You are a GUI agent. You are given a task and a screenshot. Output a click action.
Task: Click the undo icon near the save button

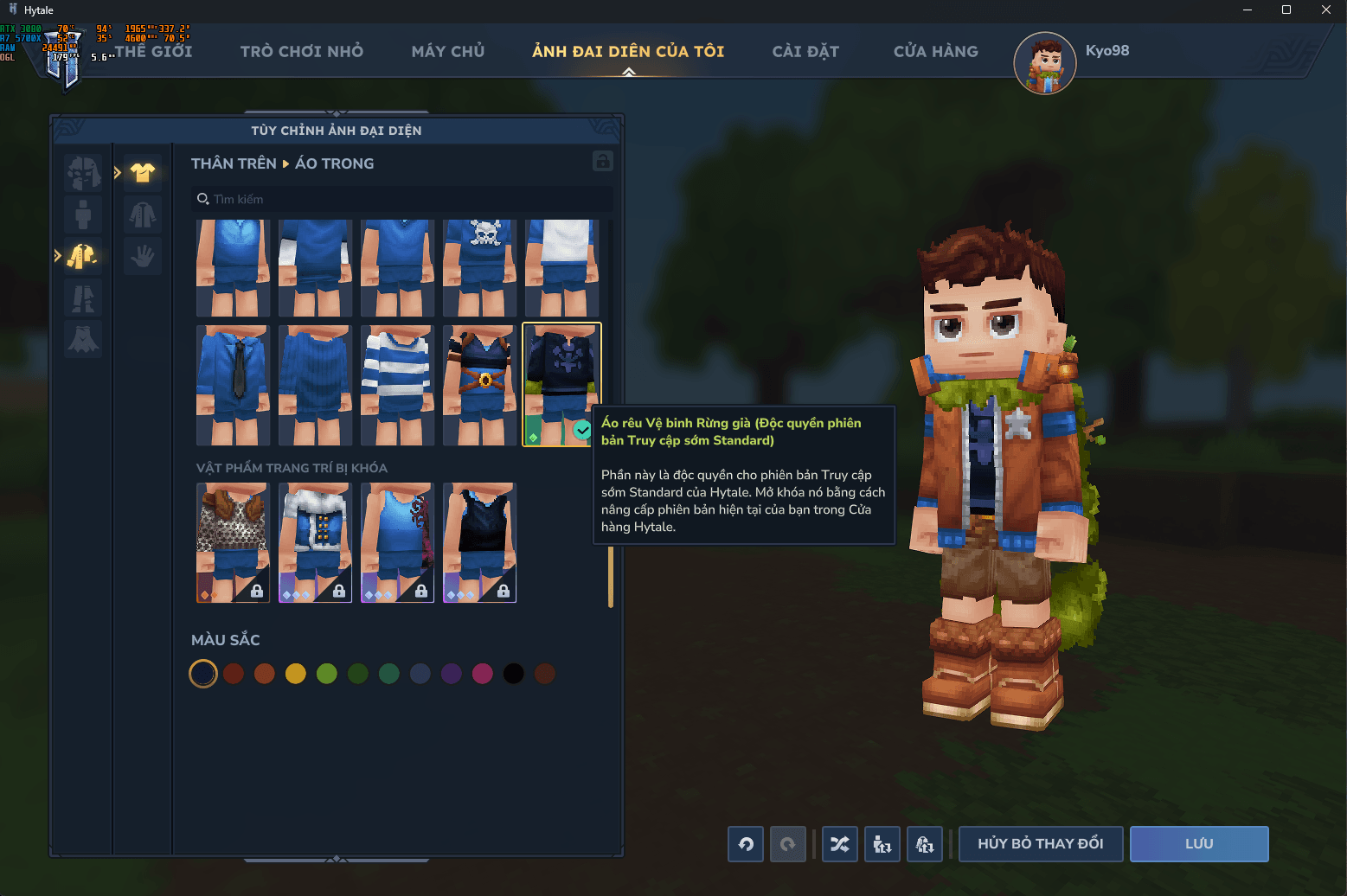(x=745, y=844)
